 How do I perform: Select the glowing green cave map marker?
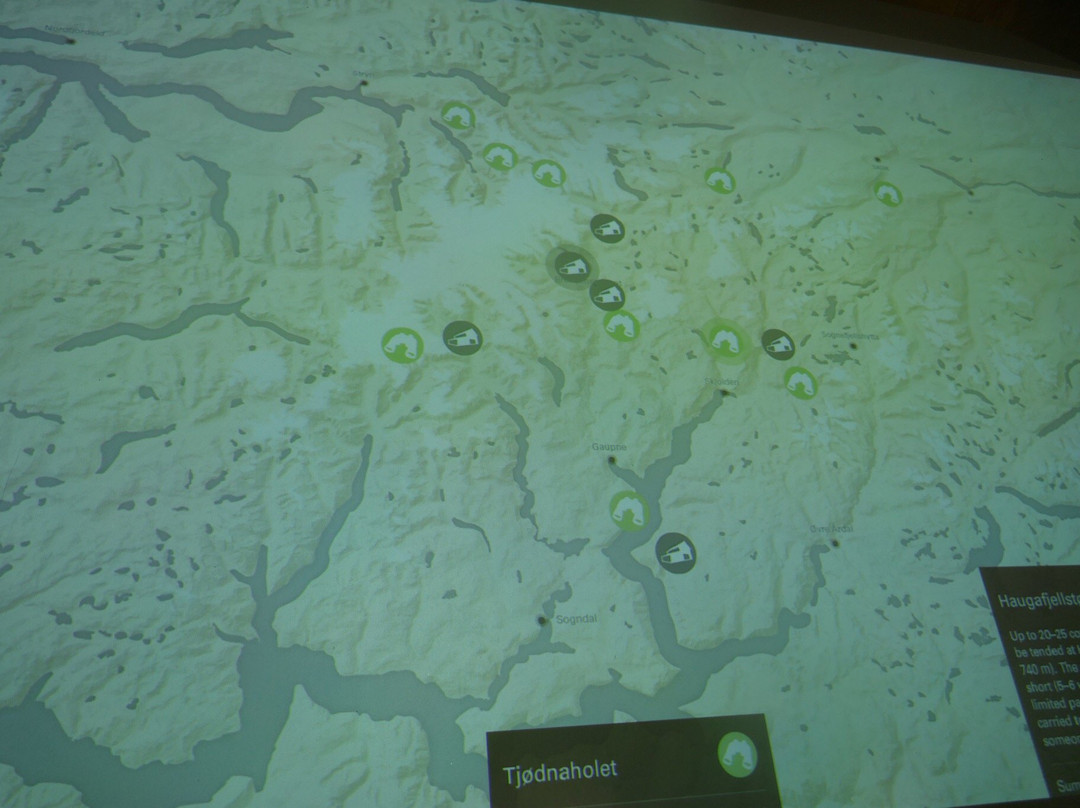tap(725, 339)
